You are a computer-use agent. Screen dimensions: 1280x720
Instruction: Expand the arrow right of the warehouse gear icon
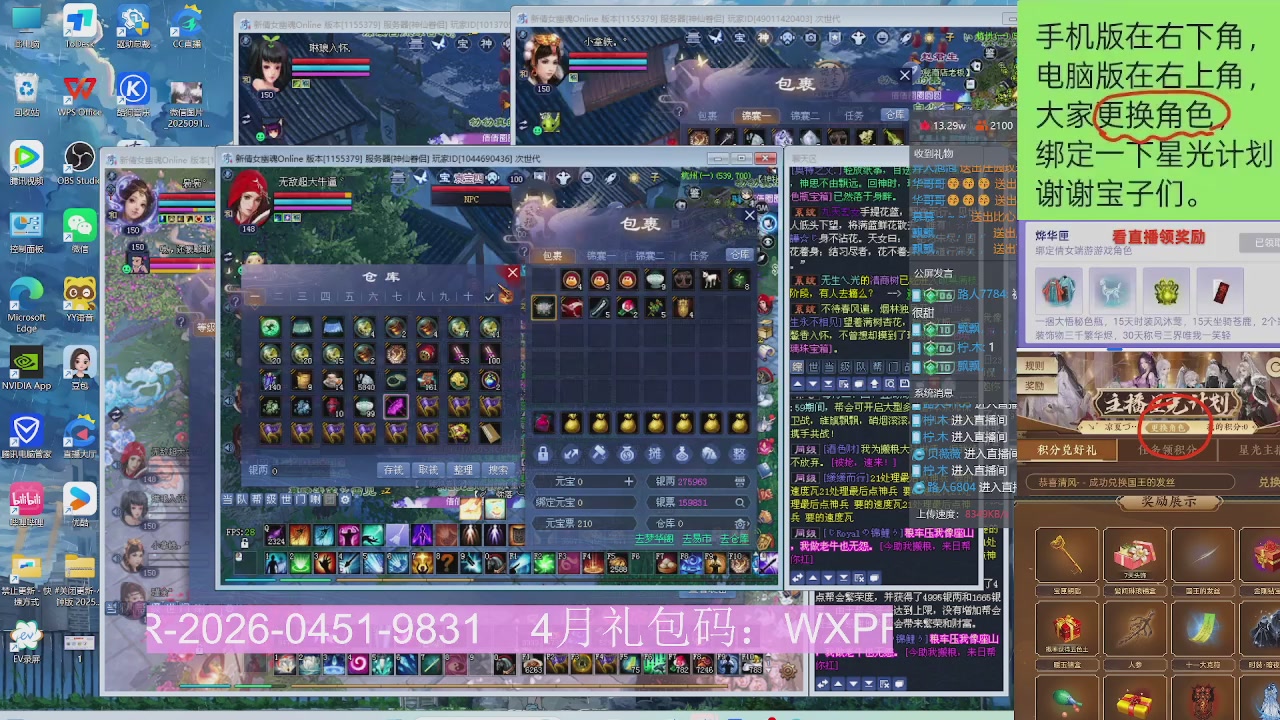coord(747,522)
